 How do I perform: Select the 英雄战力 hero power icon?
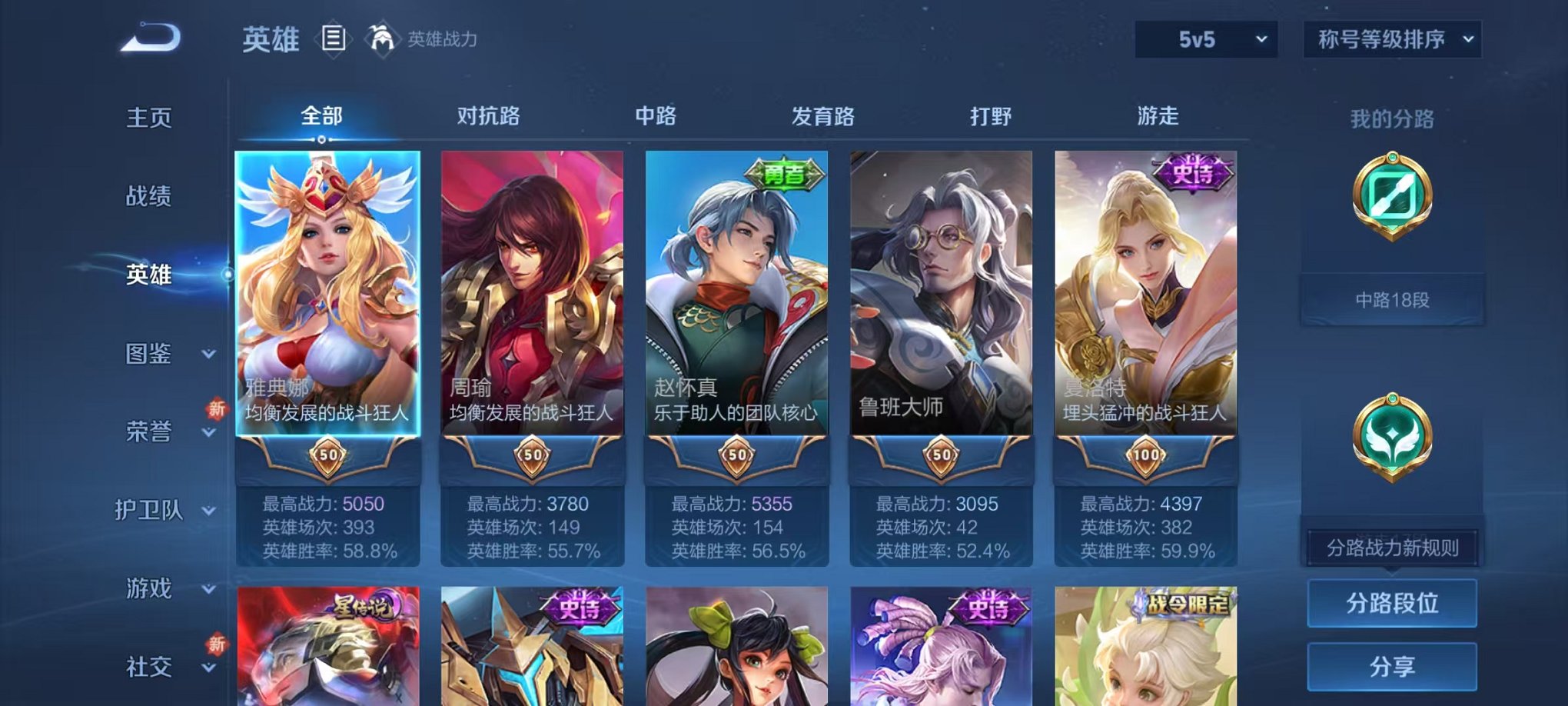tap(382, 37)
